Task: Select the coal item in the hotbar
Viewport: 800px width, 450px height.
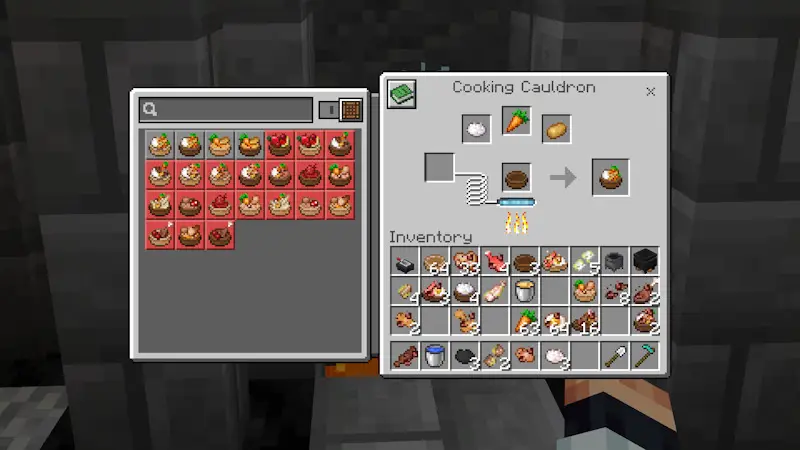Action: pyautogui.click(x=465, y=356)
